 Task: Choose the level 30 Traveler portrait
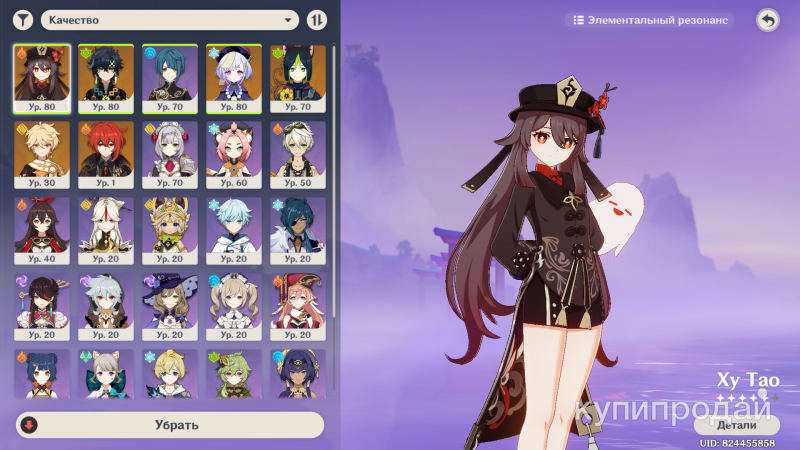42,155
